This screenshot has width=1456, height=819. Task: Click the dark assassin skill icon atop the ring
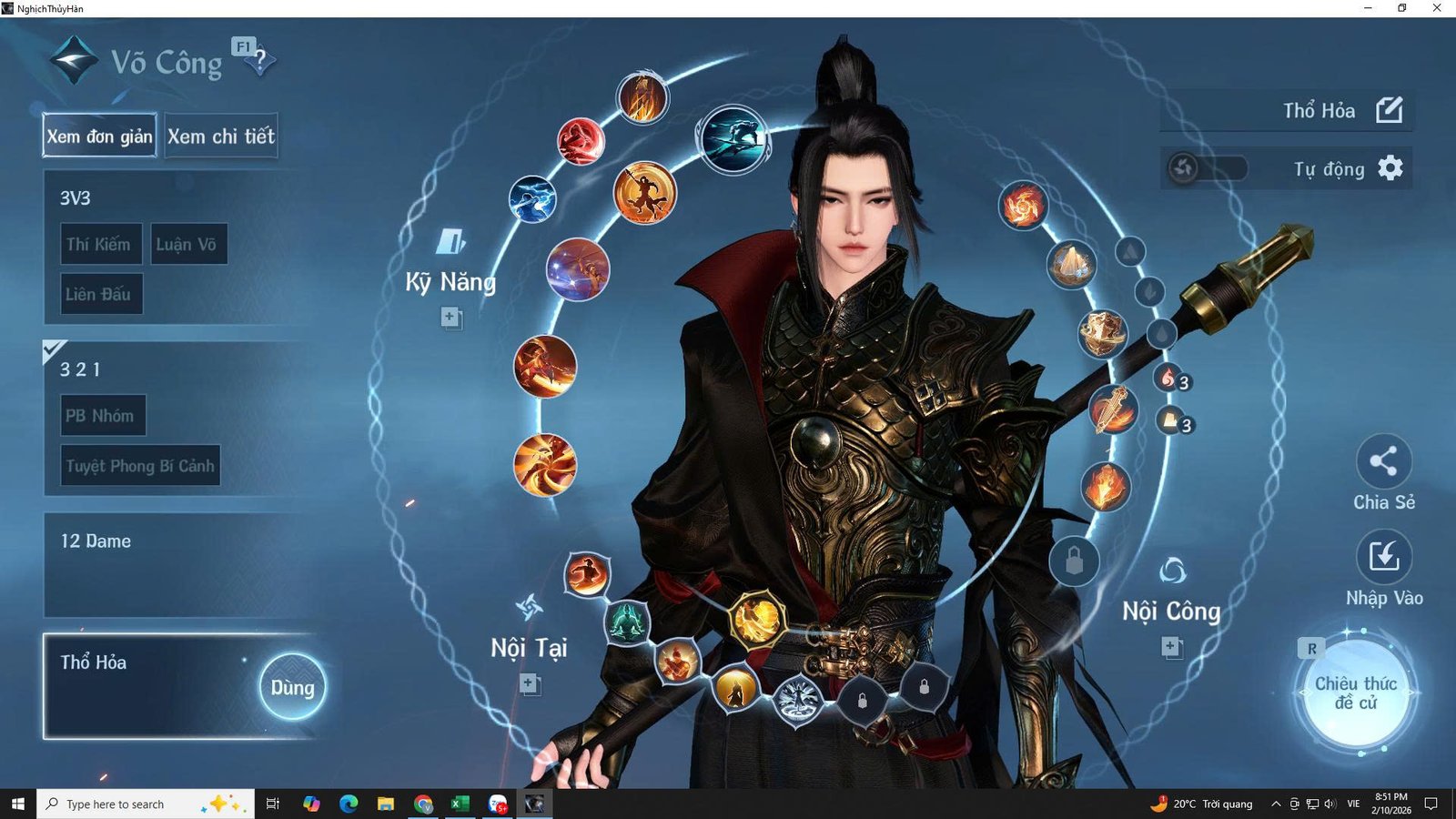[x=733, y=140]
